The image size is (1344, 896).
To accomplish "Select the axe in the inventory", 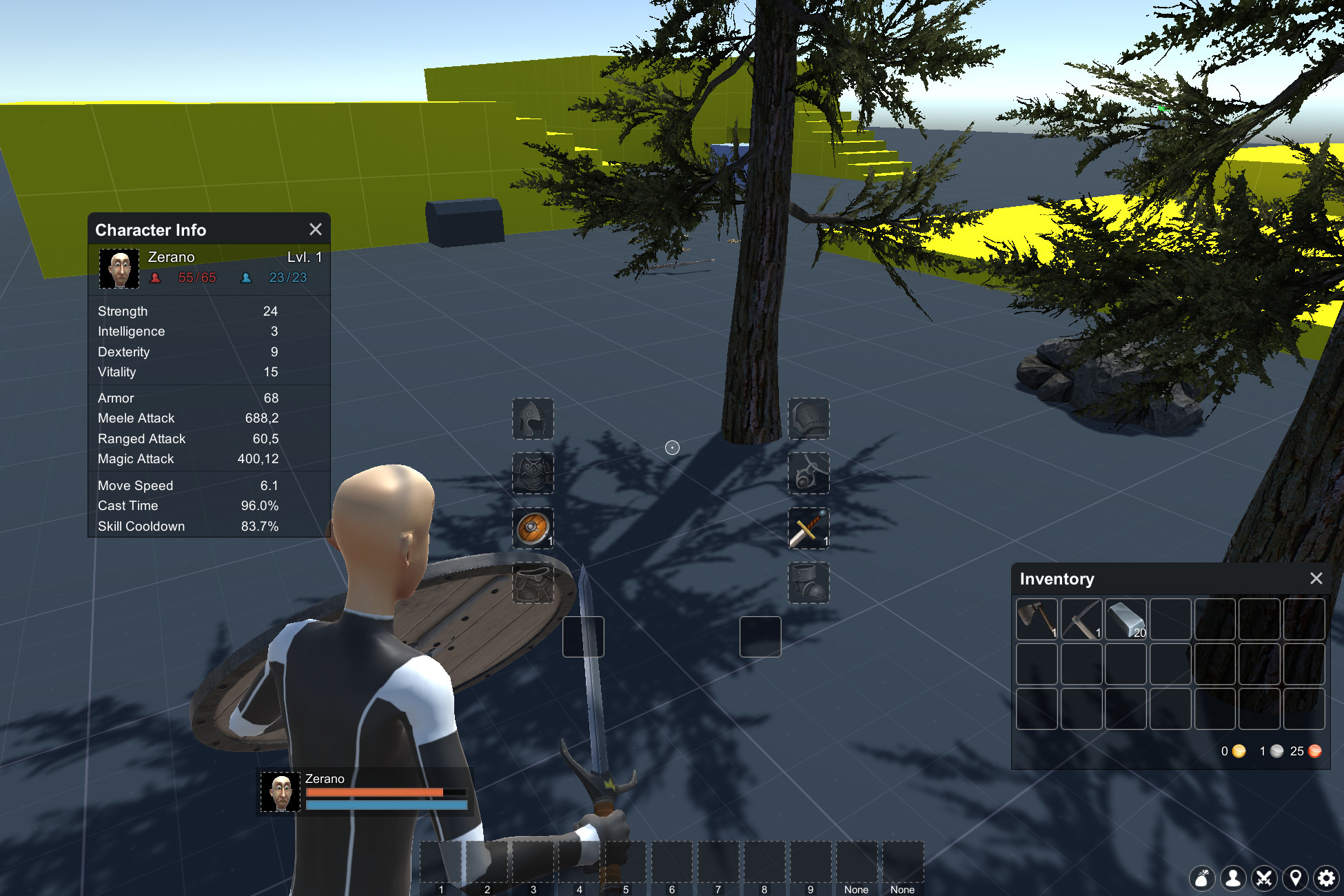I will (x=1037, y=620).
